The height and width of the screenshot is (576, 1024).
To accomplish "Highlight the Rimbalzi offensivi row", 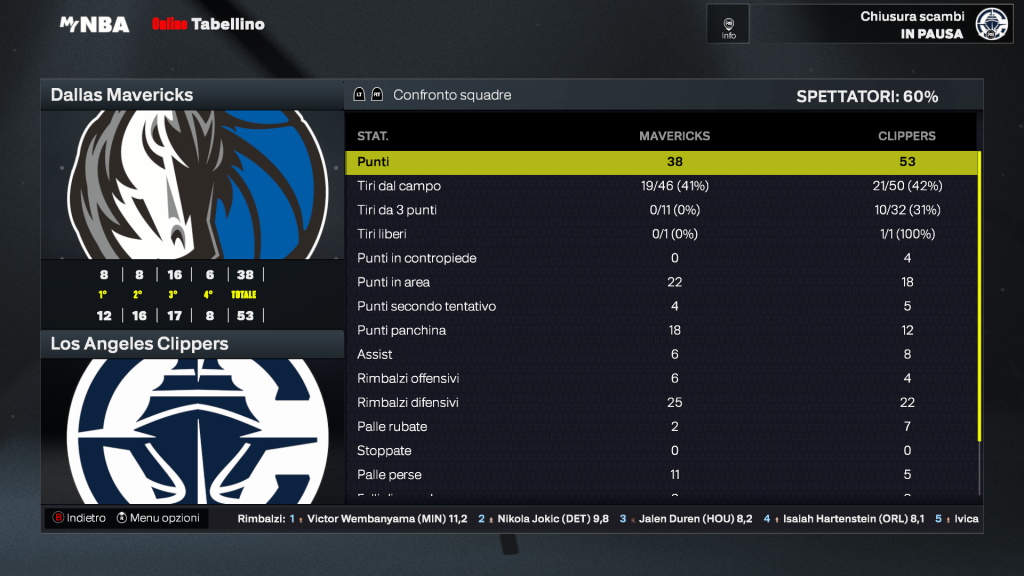I will [x=660, y=378].
